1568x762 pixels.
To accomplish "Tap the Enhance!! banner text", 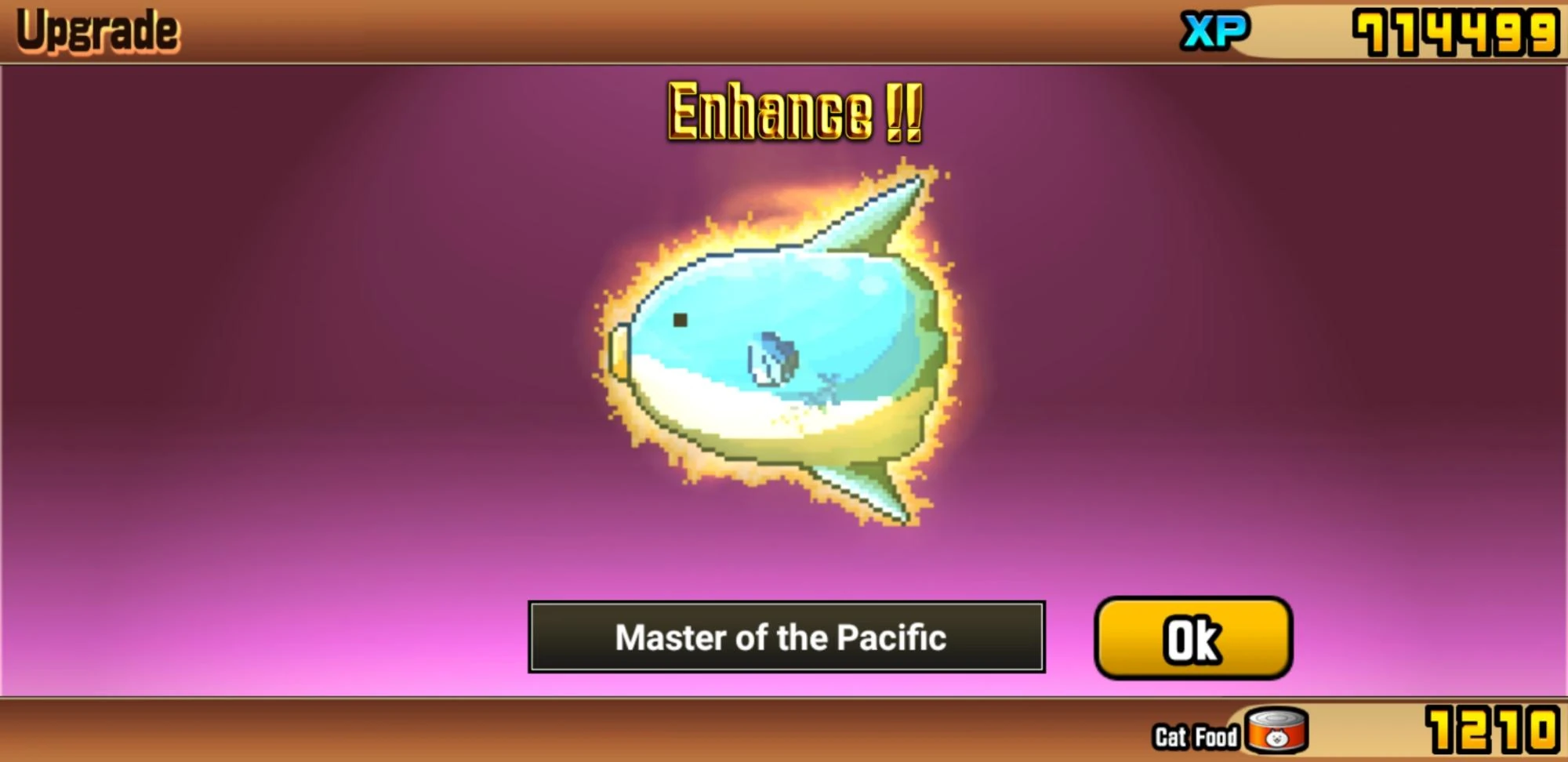I will [792, 112].
